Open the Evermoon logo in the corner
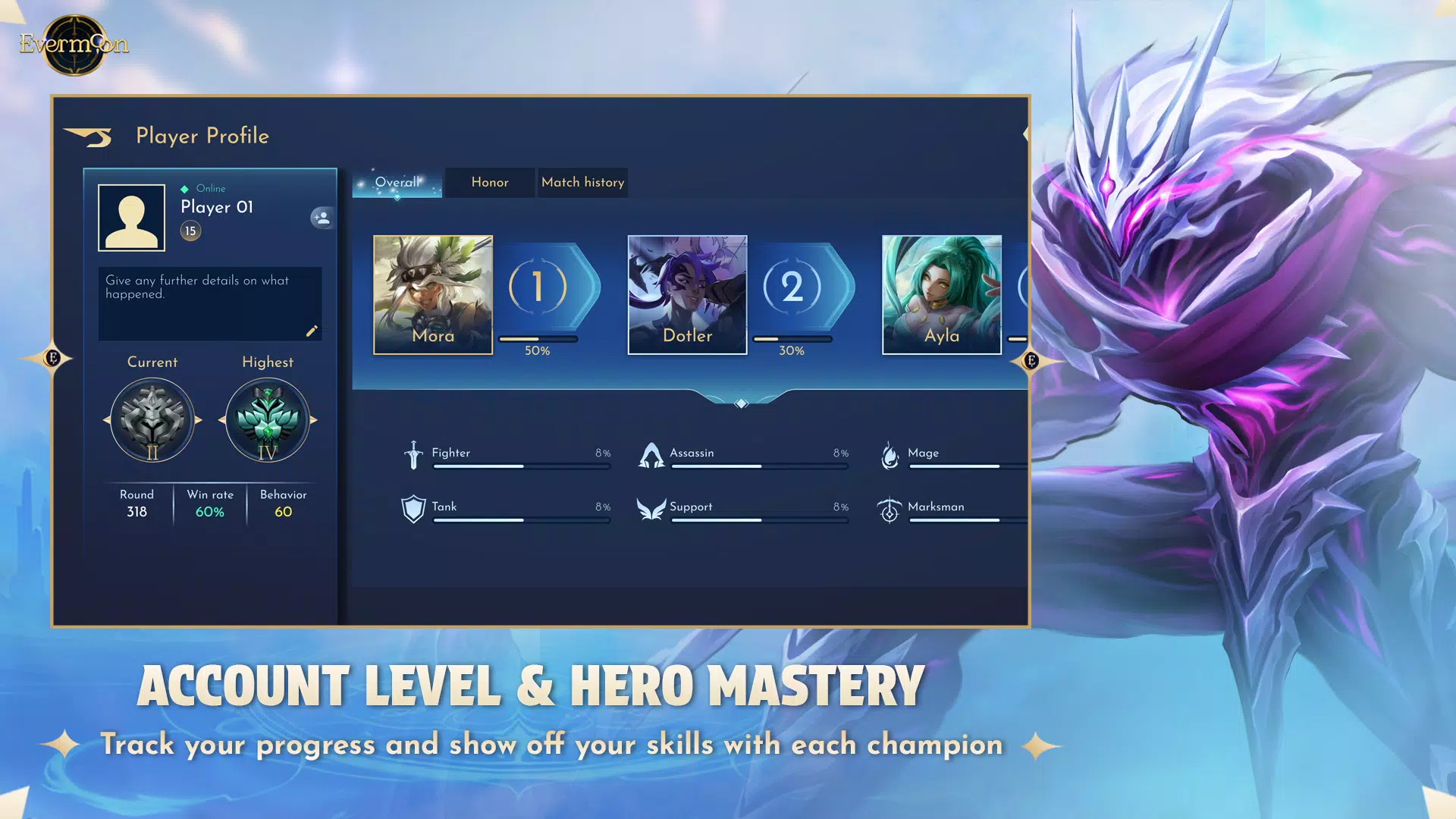The width and height of the screenshot is (1456, 819). tap(72, 44)
